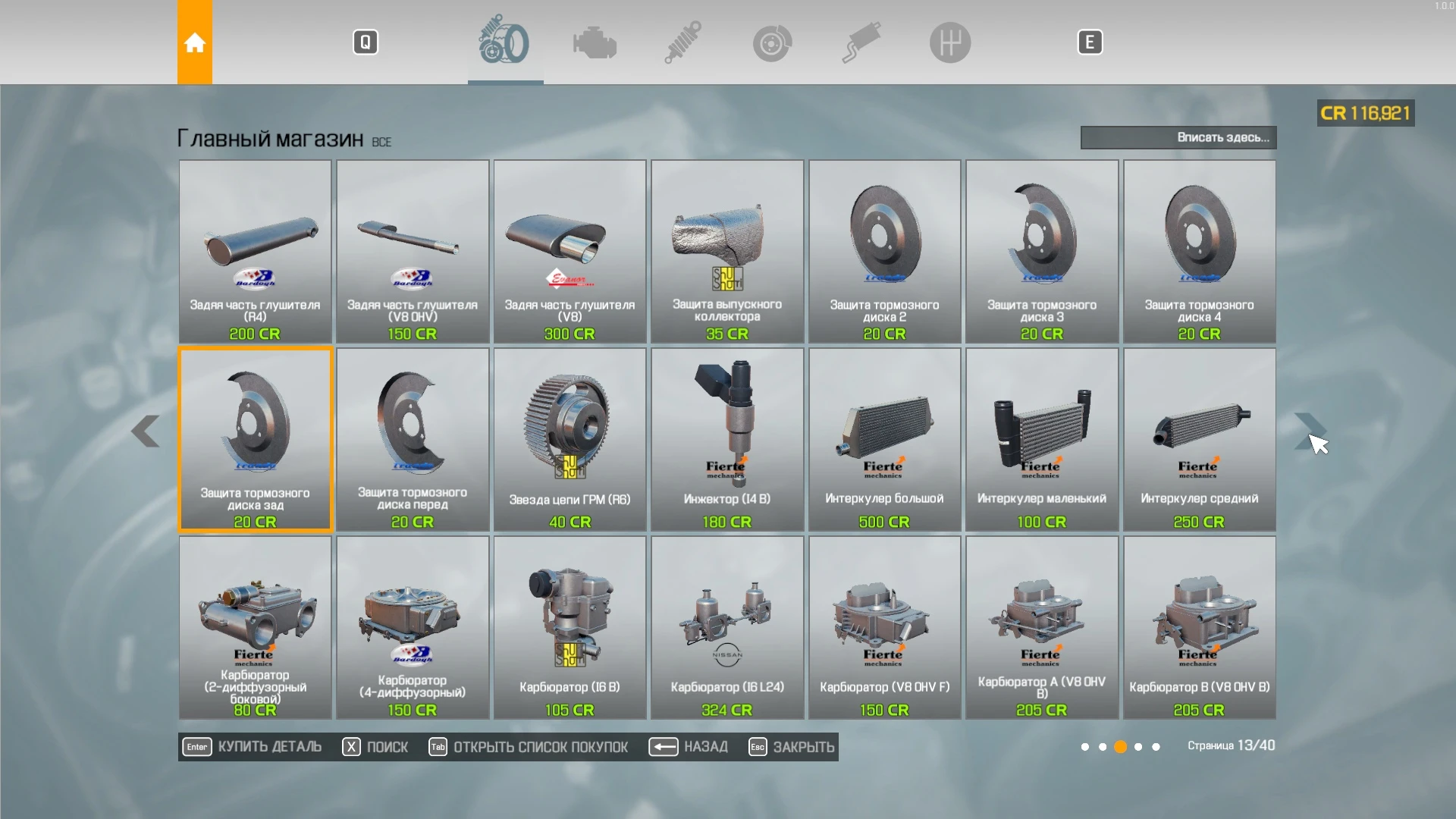
Task: Go to previous page with left chevron
Action: (146, 432)
